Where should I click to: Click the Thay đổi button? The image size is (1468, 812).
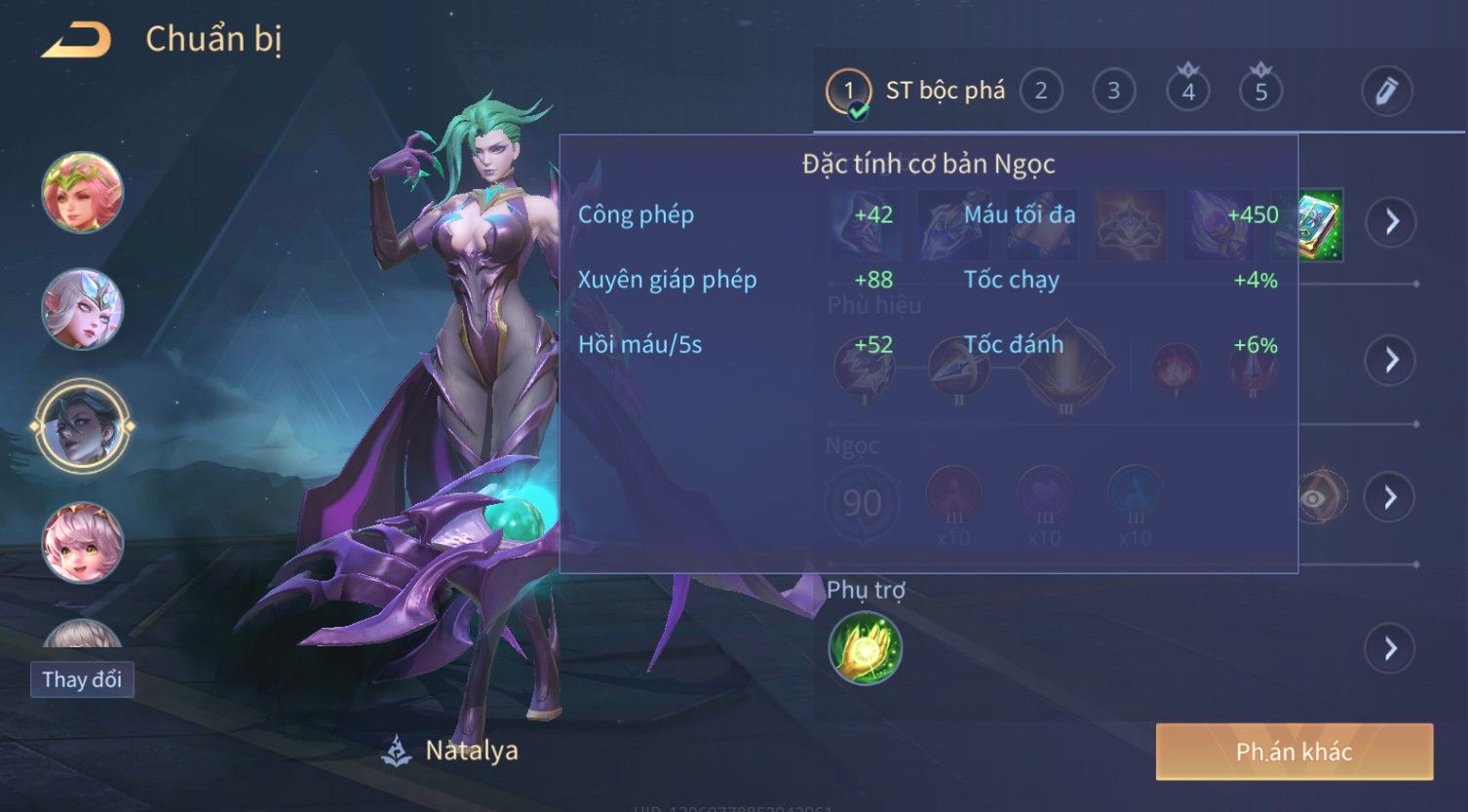point(82,679)
